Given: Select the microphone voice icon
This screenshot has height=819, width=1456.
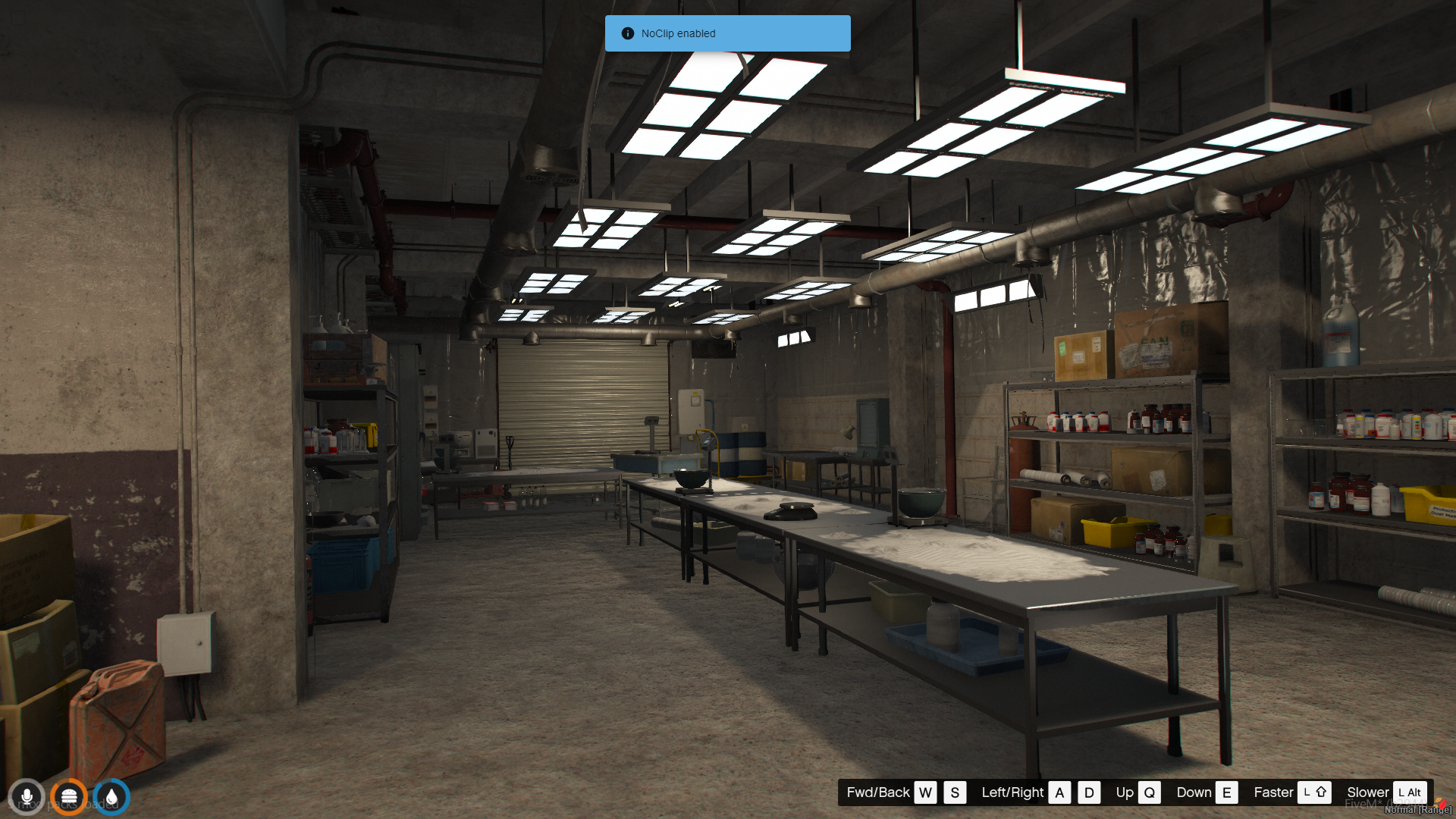Looking at the screenshot, I should 27,797.
